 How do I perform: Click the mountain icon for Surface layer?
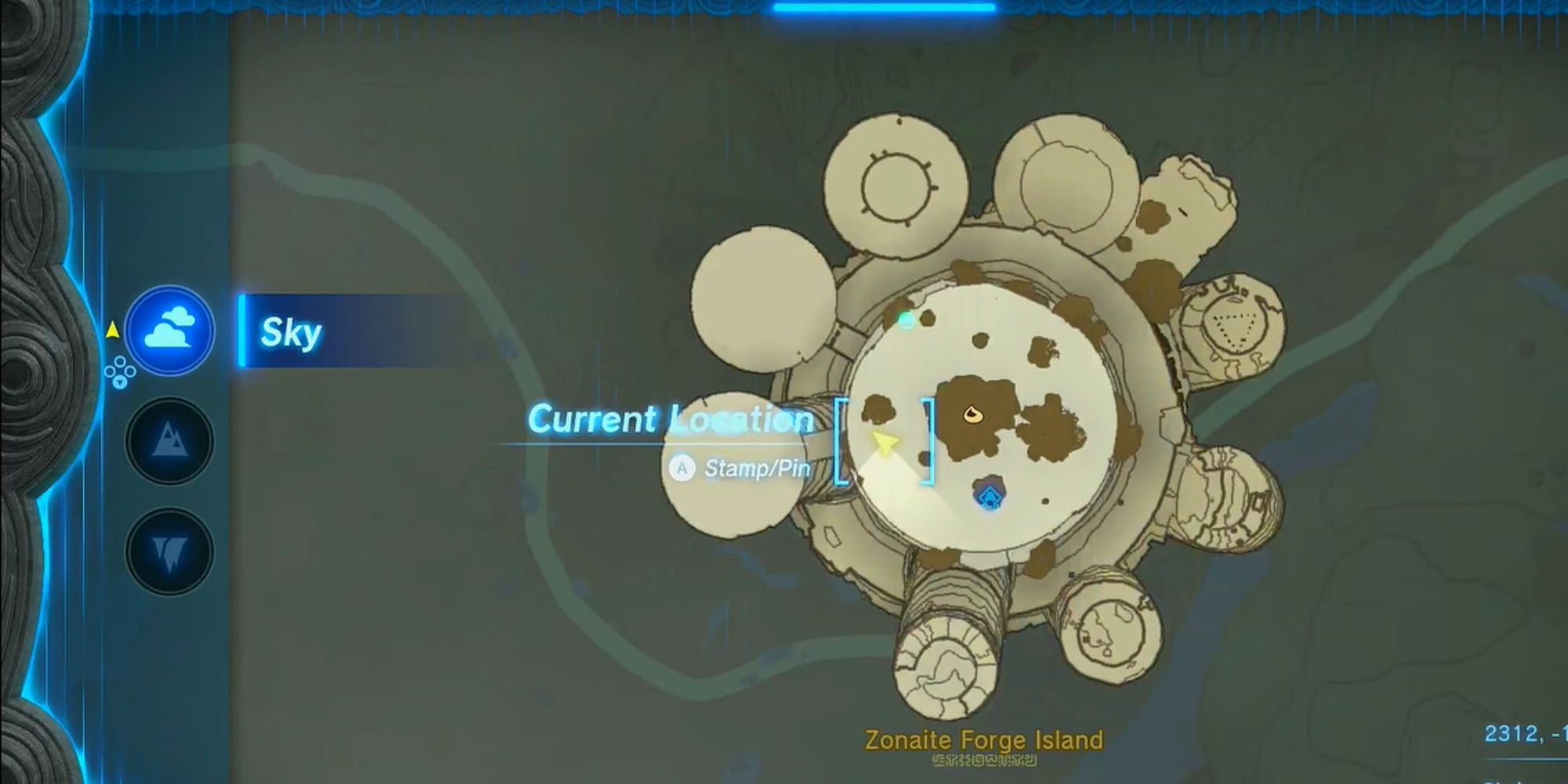click(x=169, y=440)
